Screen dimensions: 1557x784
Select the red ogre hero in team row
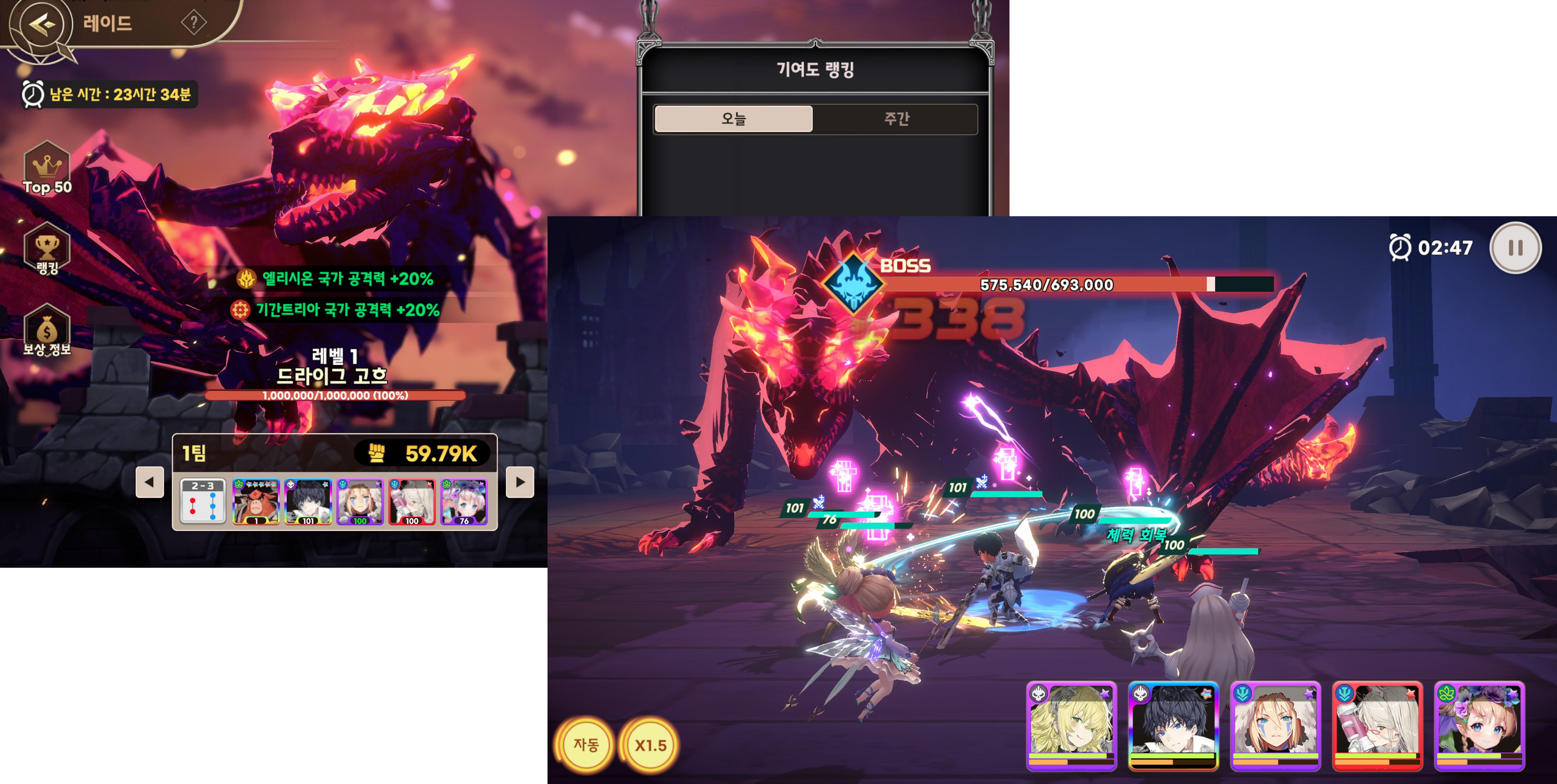pos(256,501)
